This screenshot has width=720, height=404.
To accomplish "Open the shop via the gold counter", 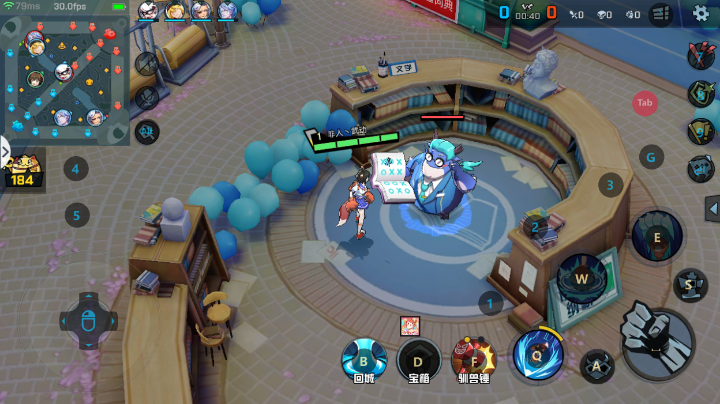I will [x=20, y=173].
